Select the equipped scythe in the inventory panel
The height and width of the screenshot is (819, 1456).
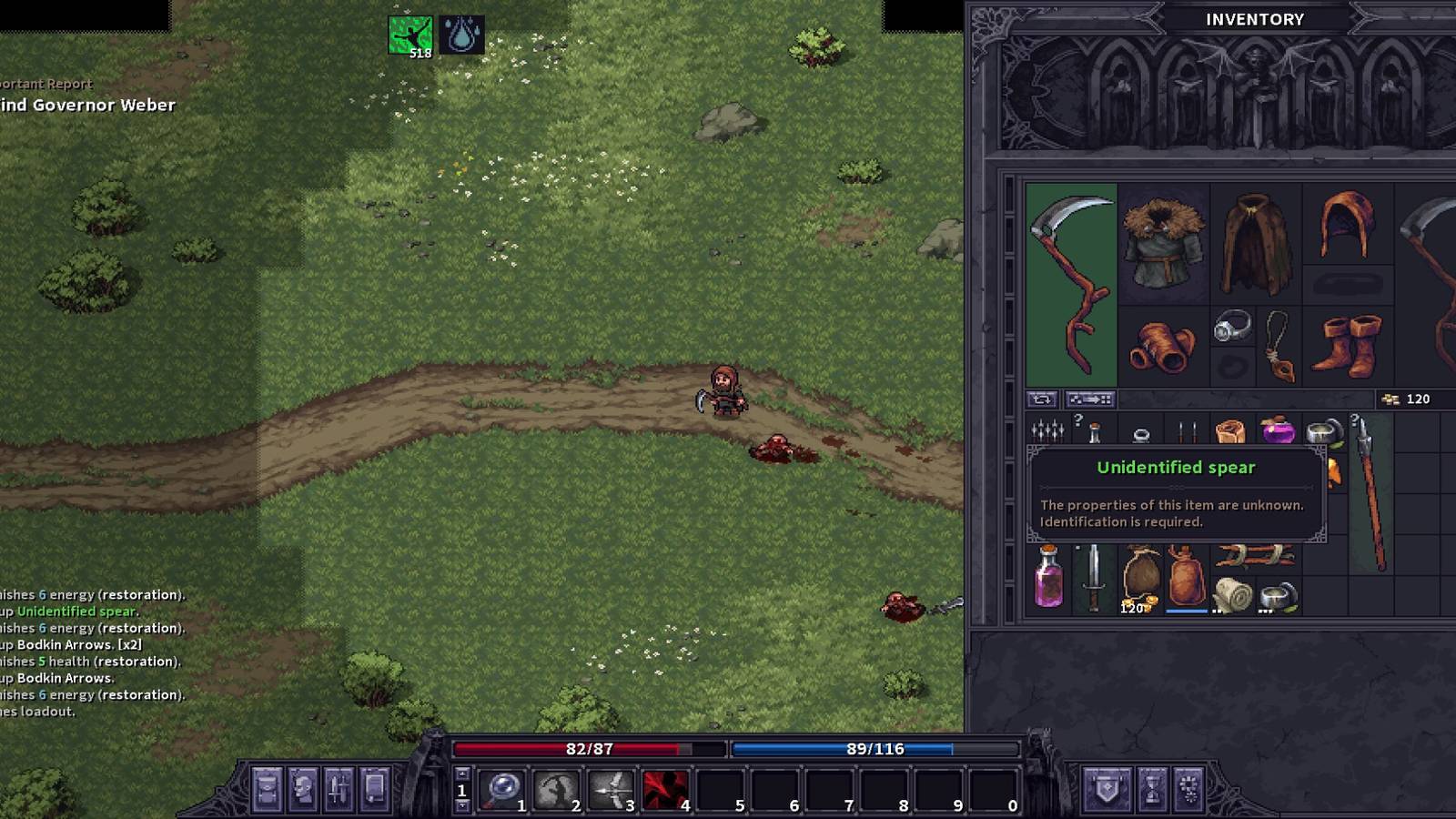(1068, 284)
